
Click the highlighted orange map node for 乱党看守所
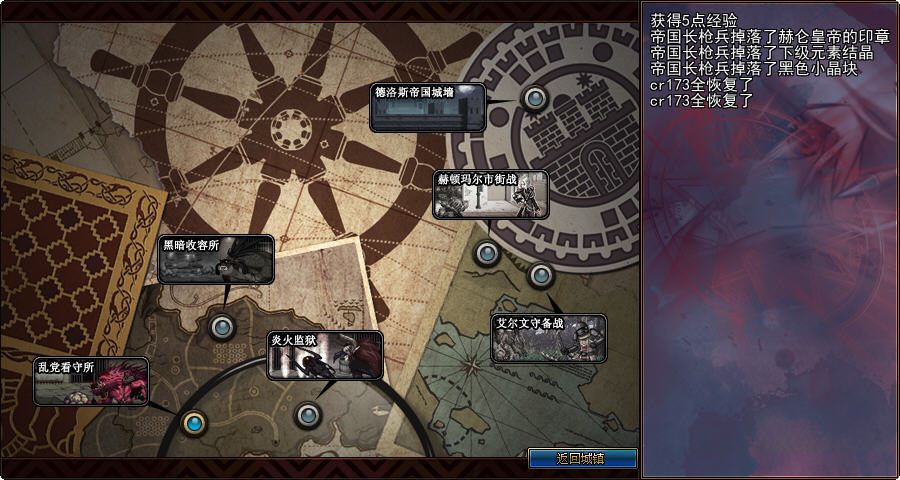tap(194, 422)
